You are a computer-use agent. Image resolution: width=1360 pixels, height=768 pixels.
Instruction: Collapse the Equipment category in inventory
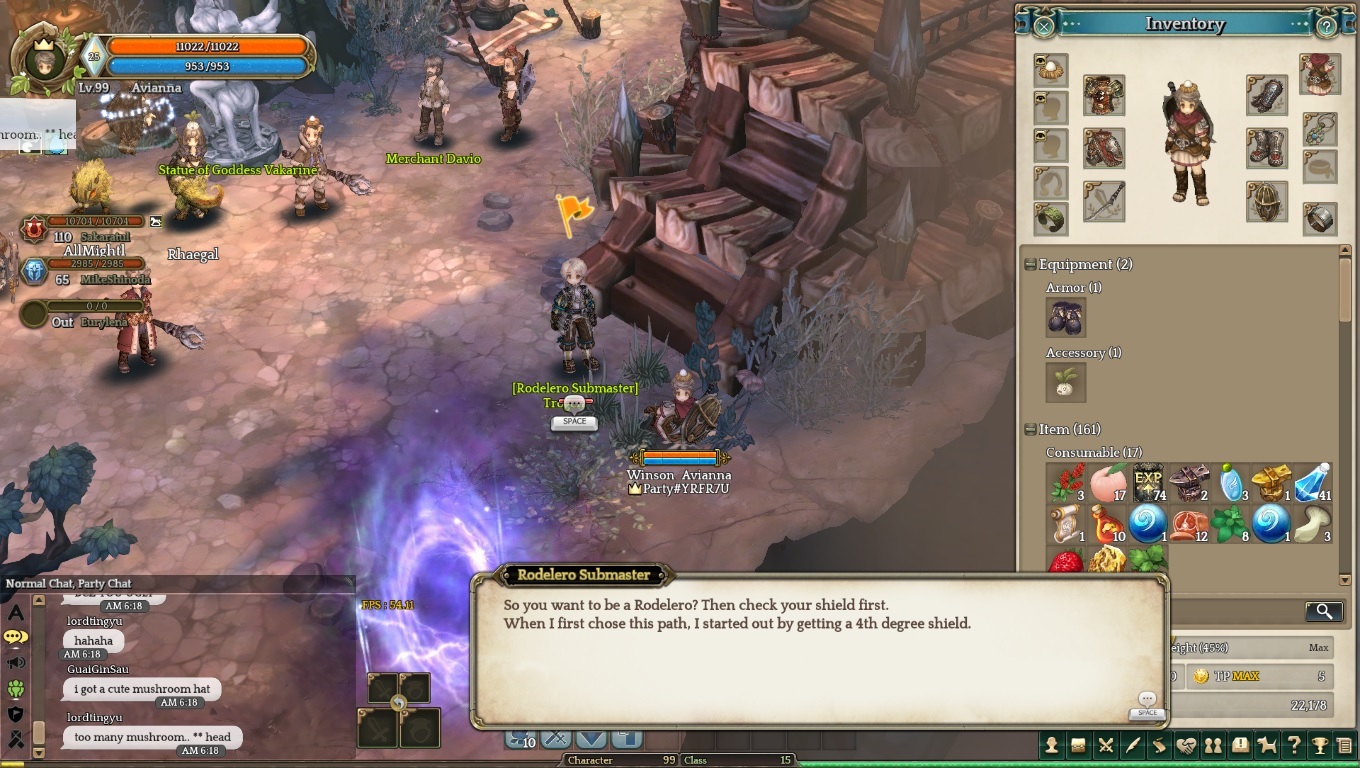click(x=1030, y=265)
